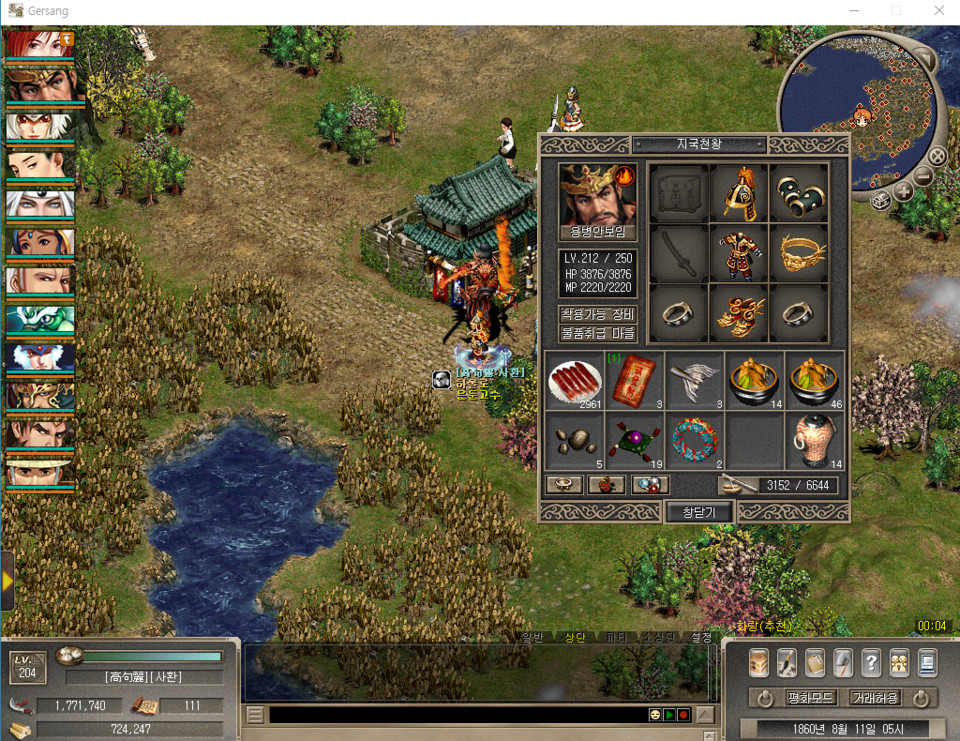This screenshot has height=741, width=960.
Task: Select the golden helmet equipment slot
Action: pyautogui.click(x=738, y=193)
